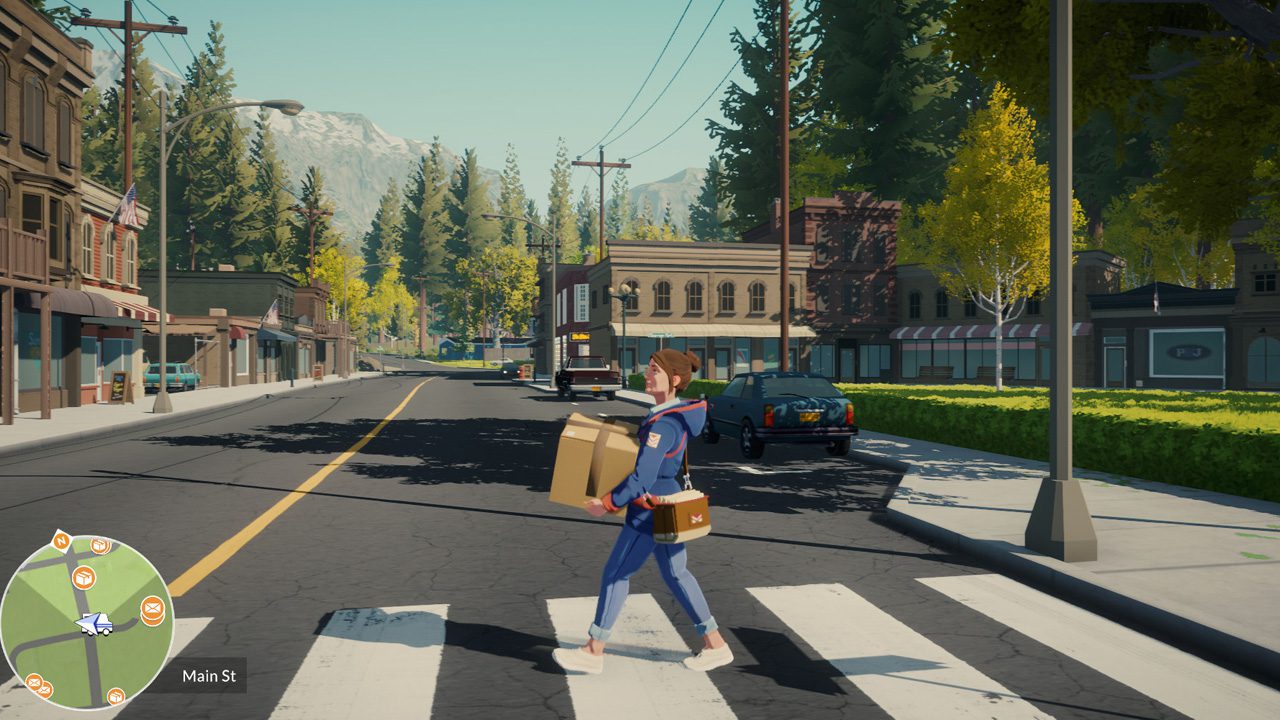Open the circular minimap

(86, 622)
